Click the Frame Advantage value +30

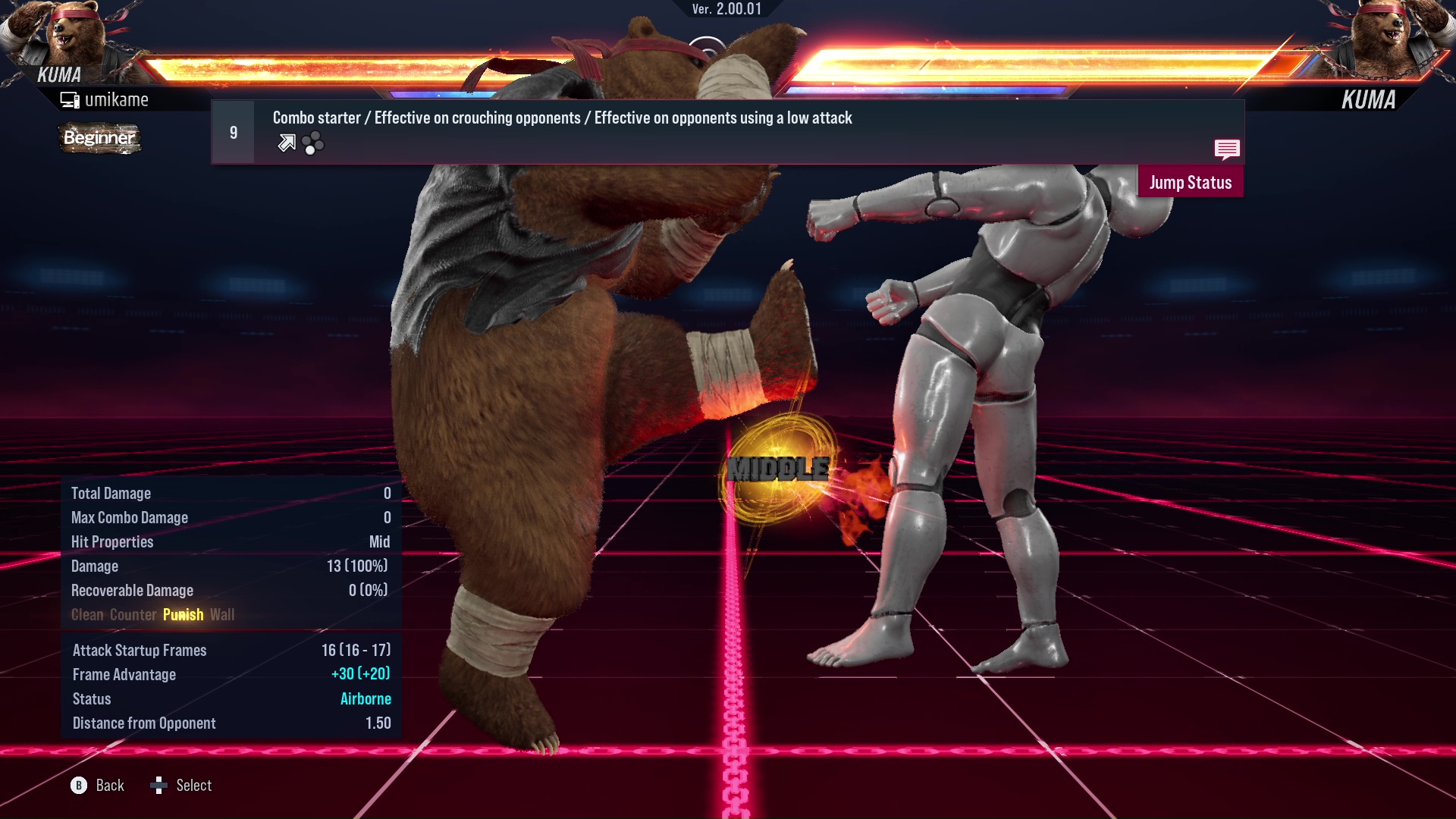(x=362, y=674)
